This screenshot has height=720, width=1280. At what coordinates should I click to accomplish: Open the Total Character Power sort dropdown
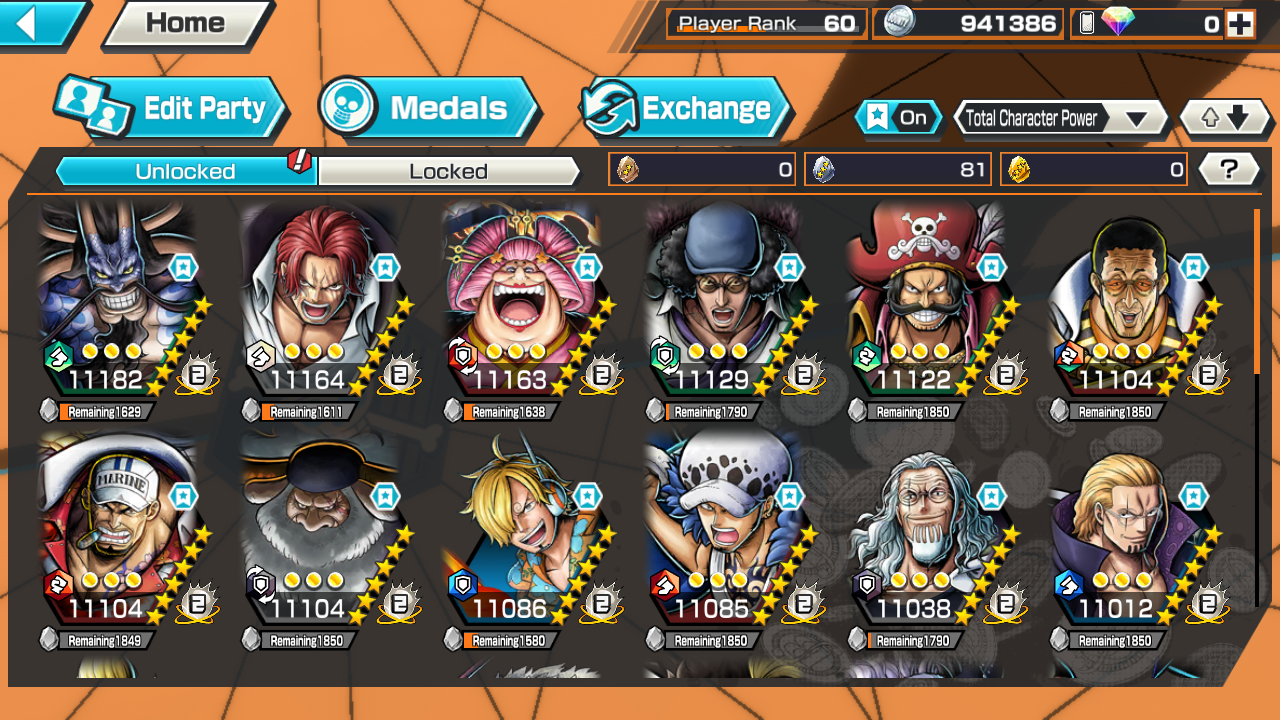[x=1058, y=118]
